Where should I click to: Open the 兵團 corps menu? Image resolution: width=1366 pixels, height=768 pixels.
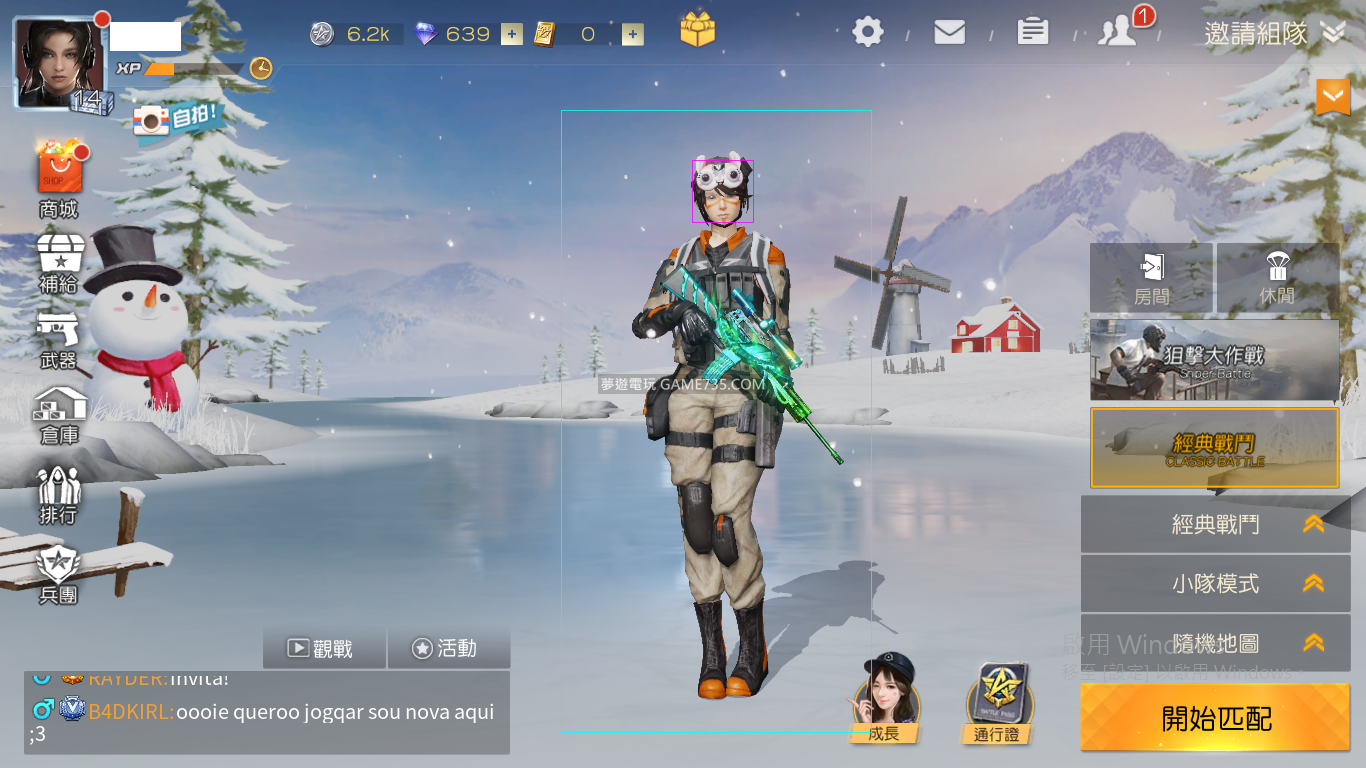pos(59,575)
